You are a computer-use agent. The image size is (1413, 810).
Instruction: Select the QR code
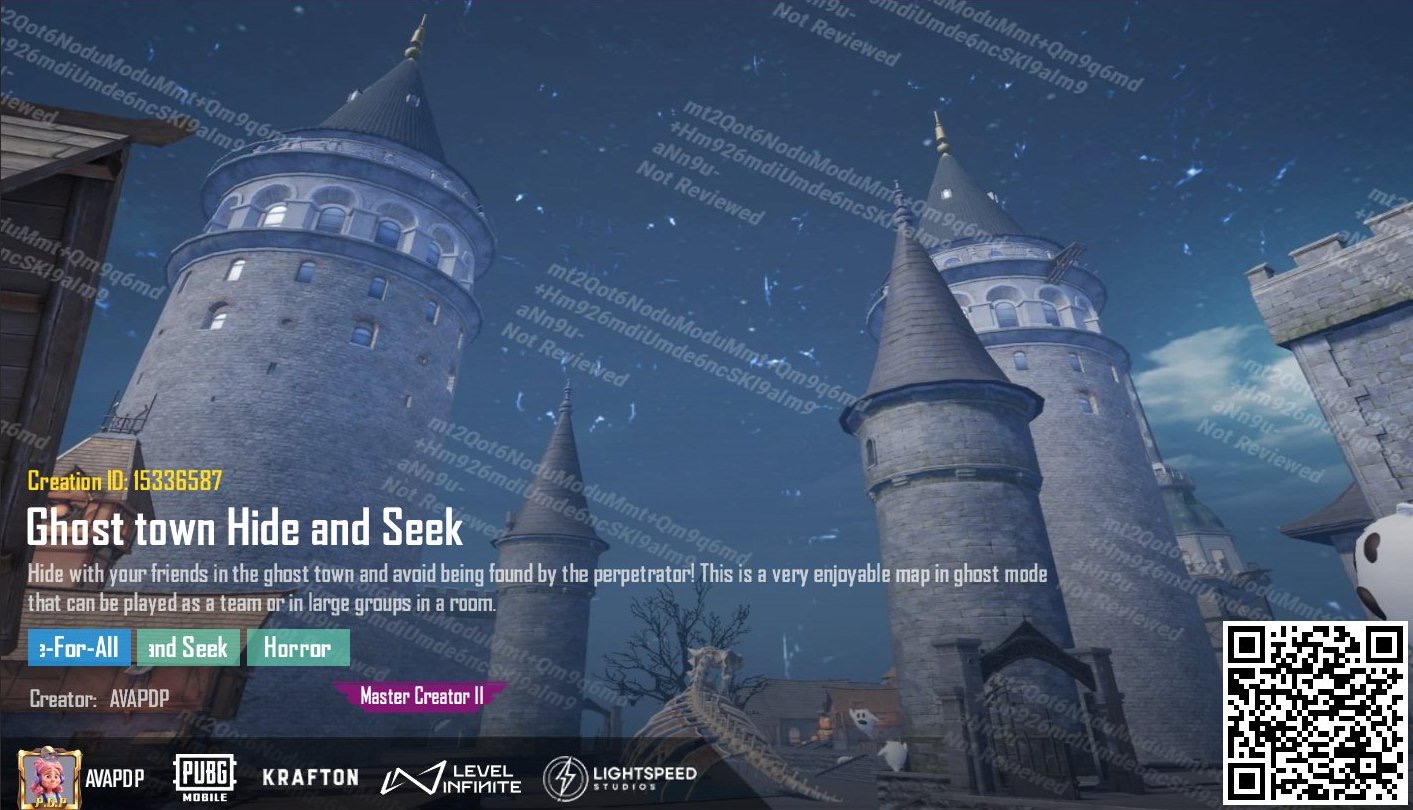point(1315,713)
